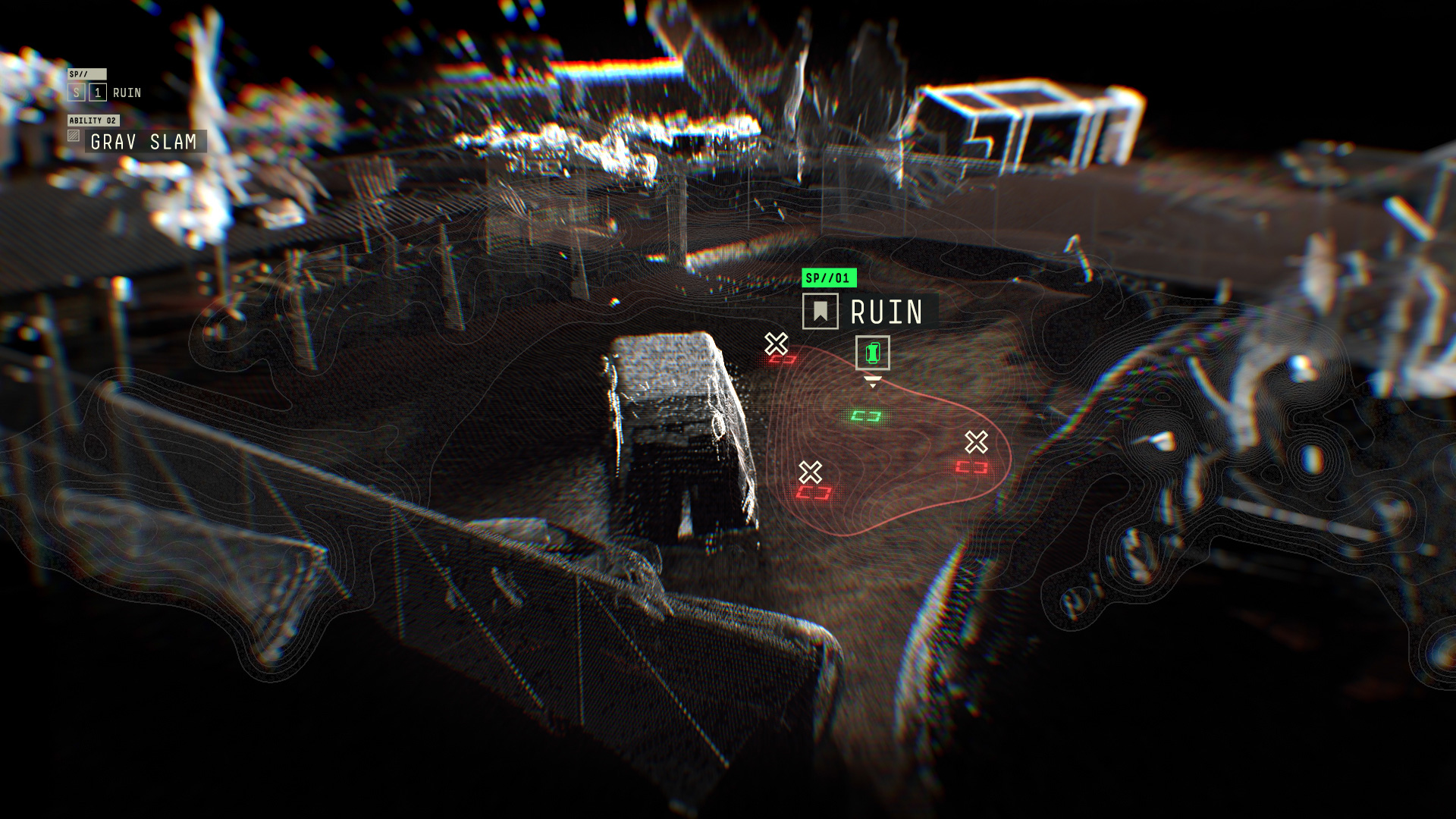The image size is (1456, 819).
Task: Activate the Grav Slam ability
Action: pyautogui.click(x=144, y=142)
